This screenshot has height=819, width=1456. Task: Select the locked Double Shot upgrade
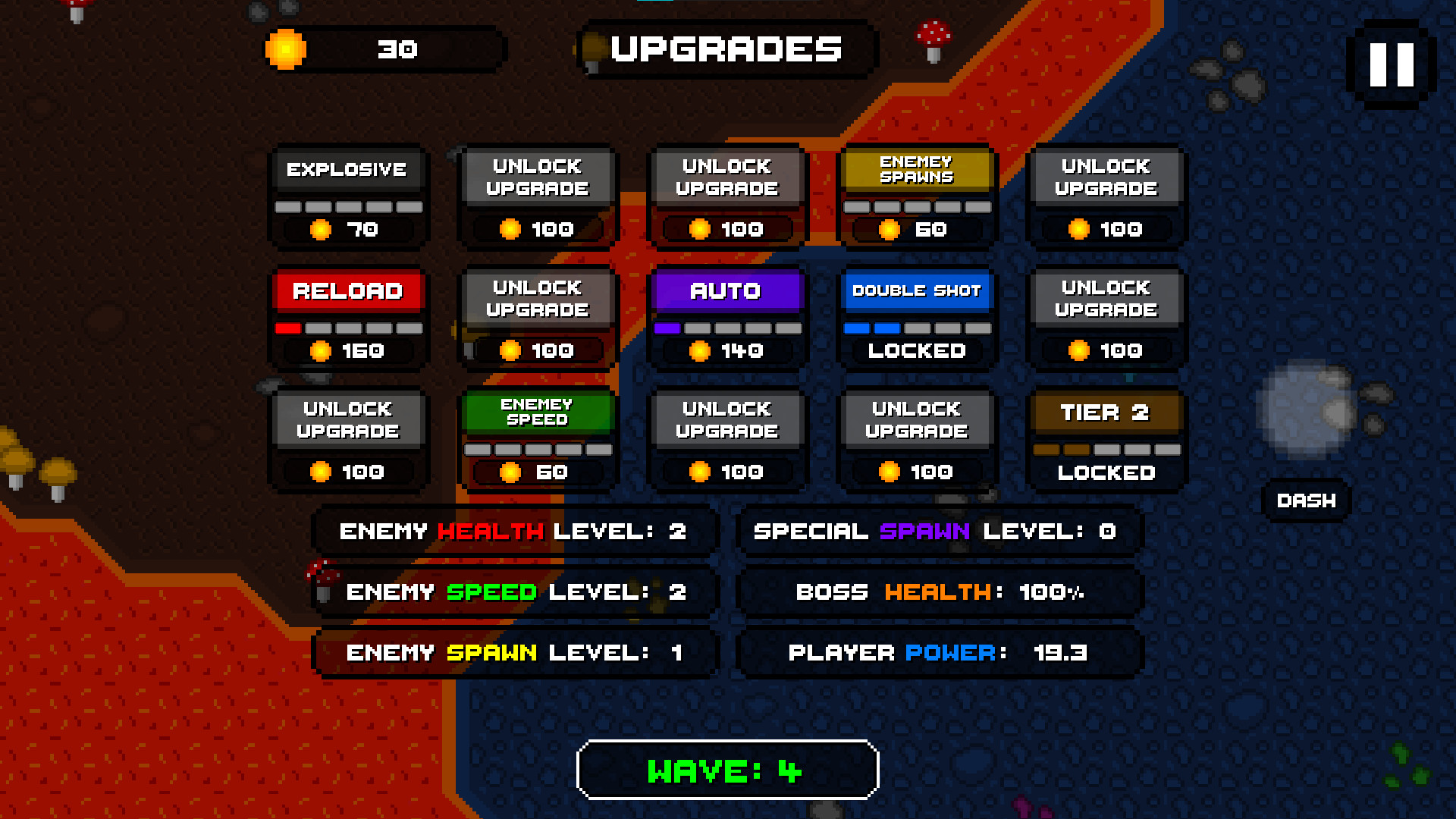pos(917,318)
